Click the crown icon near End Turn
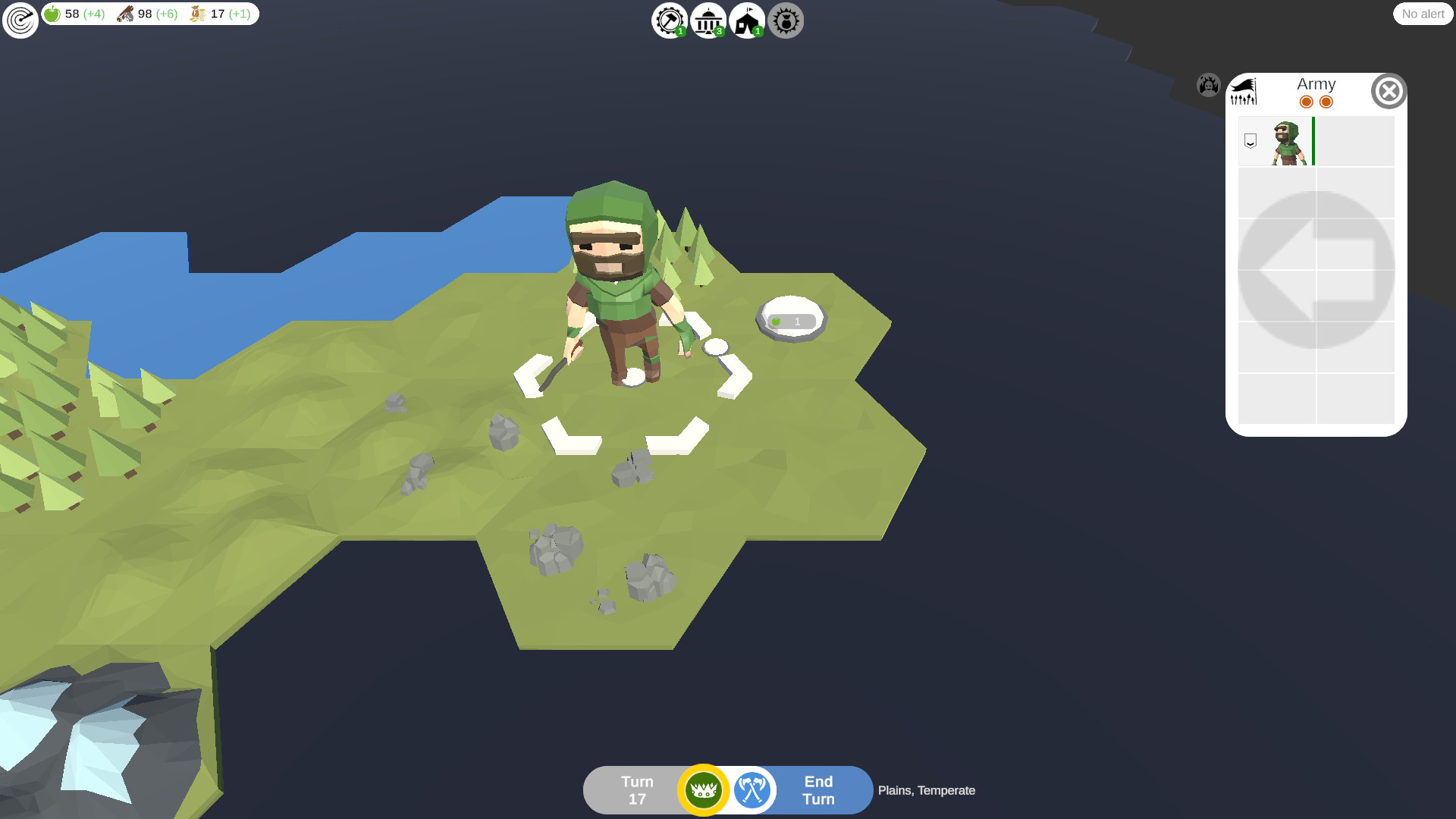This screenshot has width=1456, height=819. [704, 789]
